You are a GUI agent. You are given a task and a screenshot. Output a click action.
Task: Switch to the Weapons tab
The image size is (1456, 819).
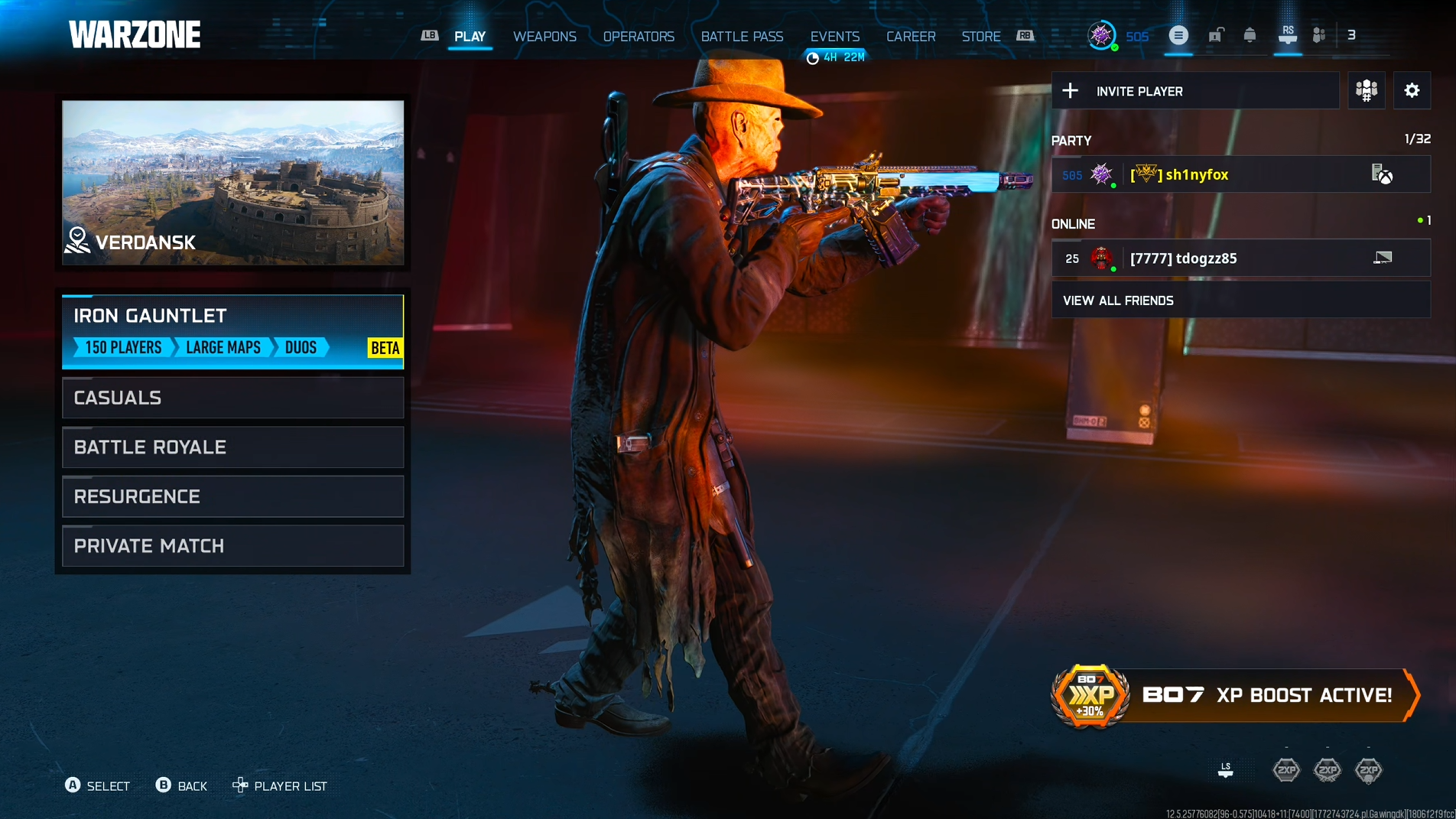[x=545, y=36]
